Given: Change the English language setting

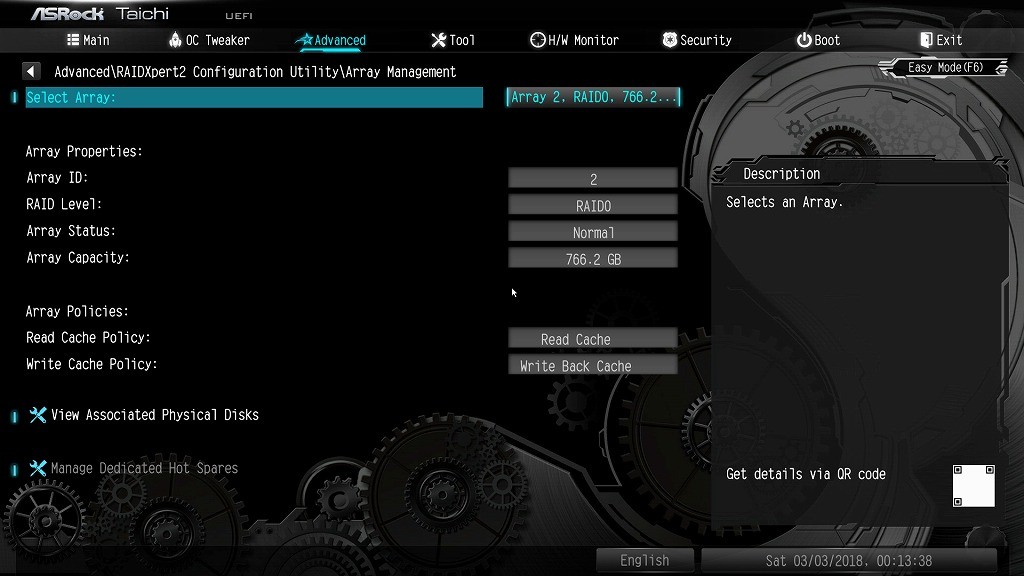Looking at the screenshot, I should point(645,560).
